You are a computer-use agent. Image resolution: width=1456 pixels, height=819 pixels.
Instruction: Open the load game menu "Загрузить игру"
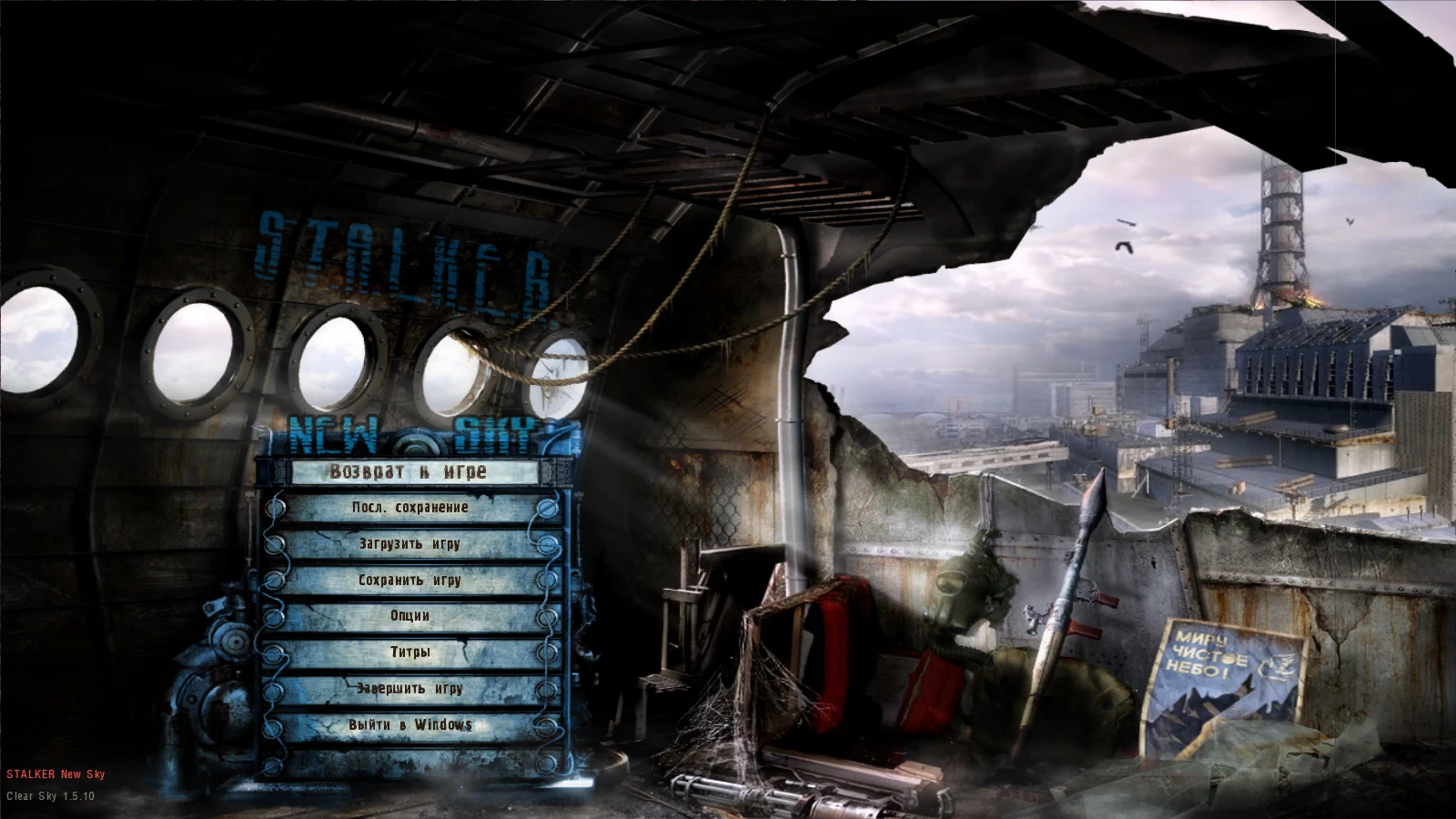(409, 544)
